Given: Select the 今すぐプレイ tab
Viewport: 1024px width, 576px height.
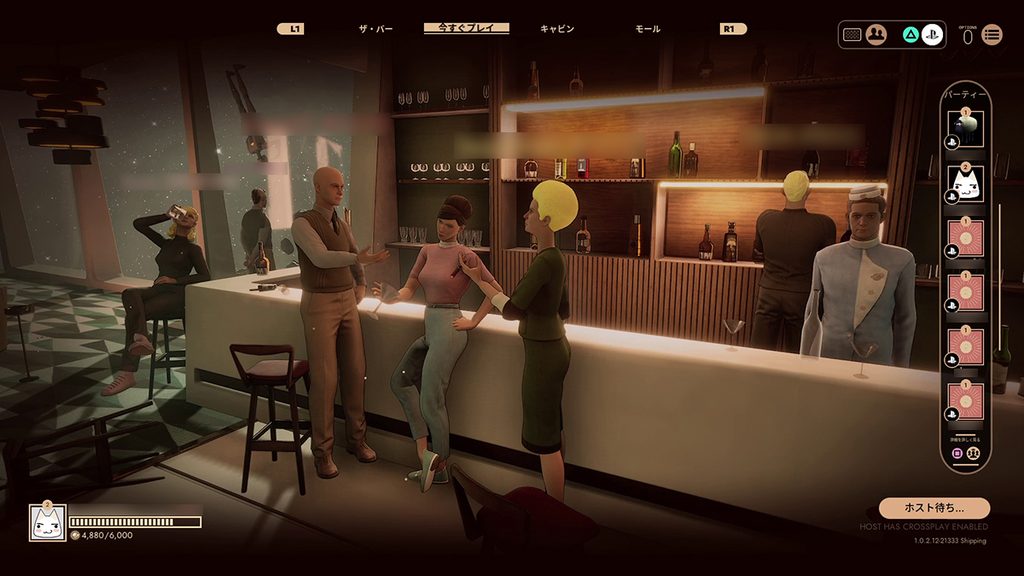Looking at the screenshot, I should 466,28.
